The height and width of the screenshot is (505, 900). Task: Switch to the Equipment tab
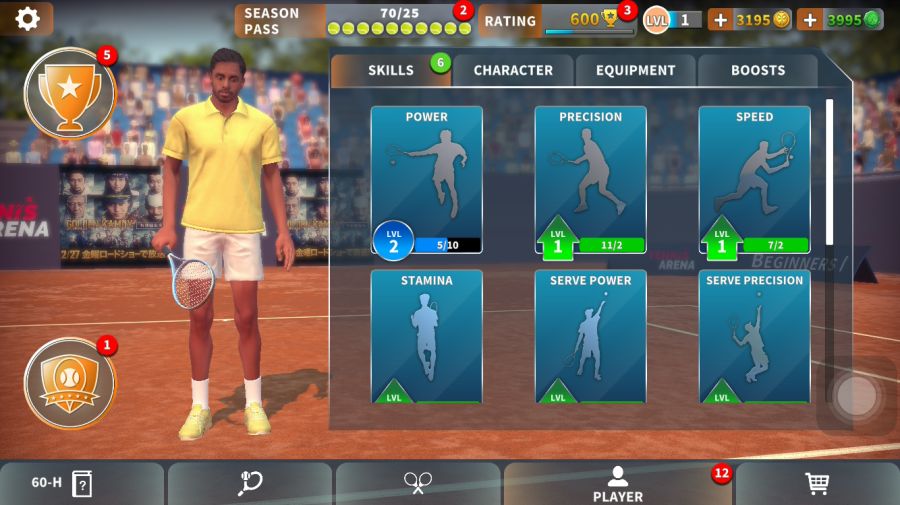636,70
